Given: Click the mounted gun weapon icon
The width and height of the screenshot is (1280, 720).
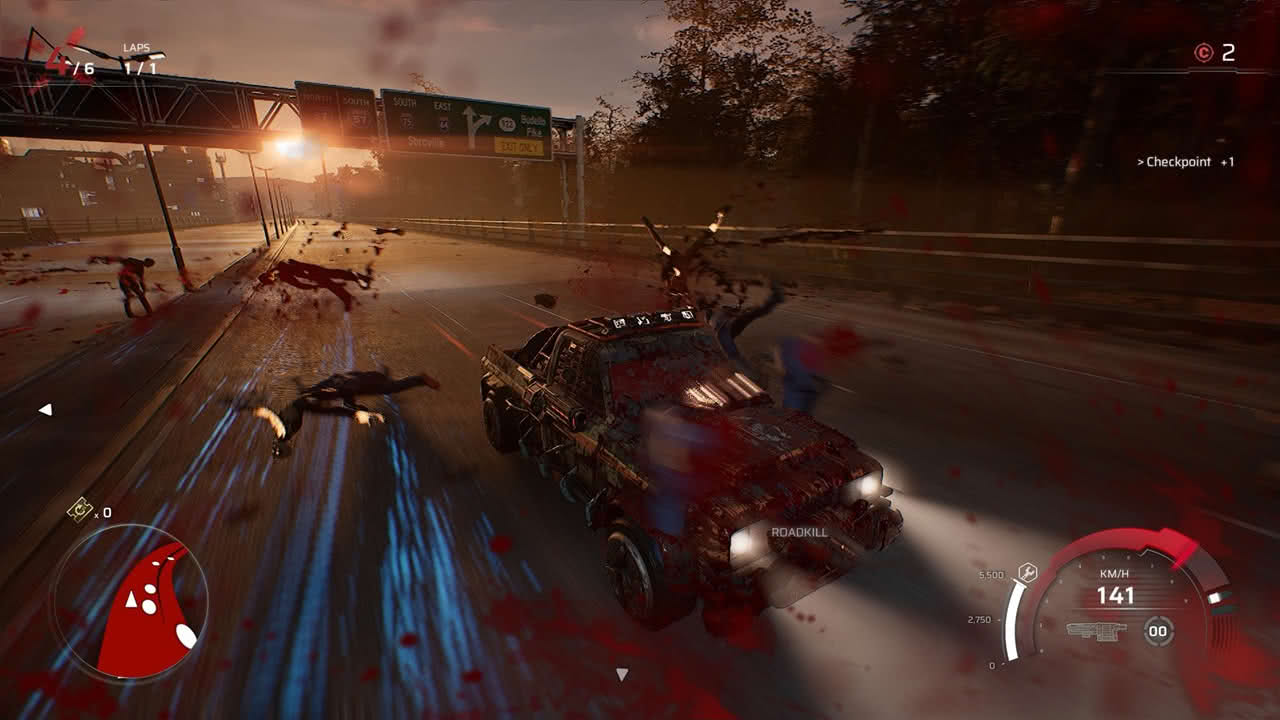Looking at the screenshot, I should point(1096,631).
